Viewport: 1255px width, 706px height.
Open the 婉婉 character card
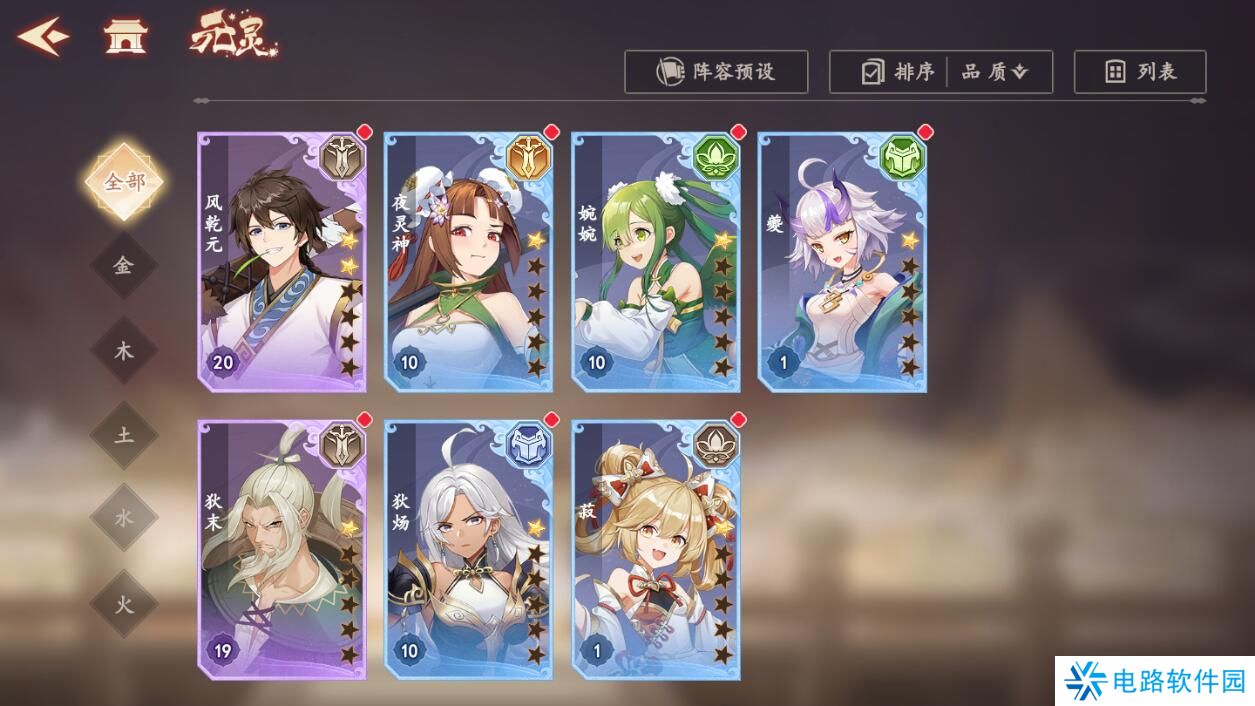[x=655, y=262]
